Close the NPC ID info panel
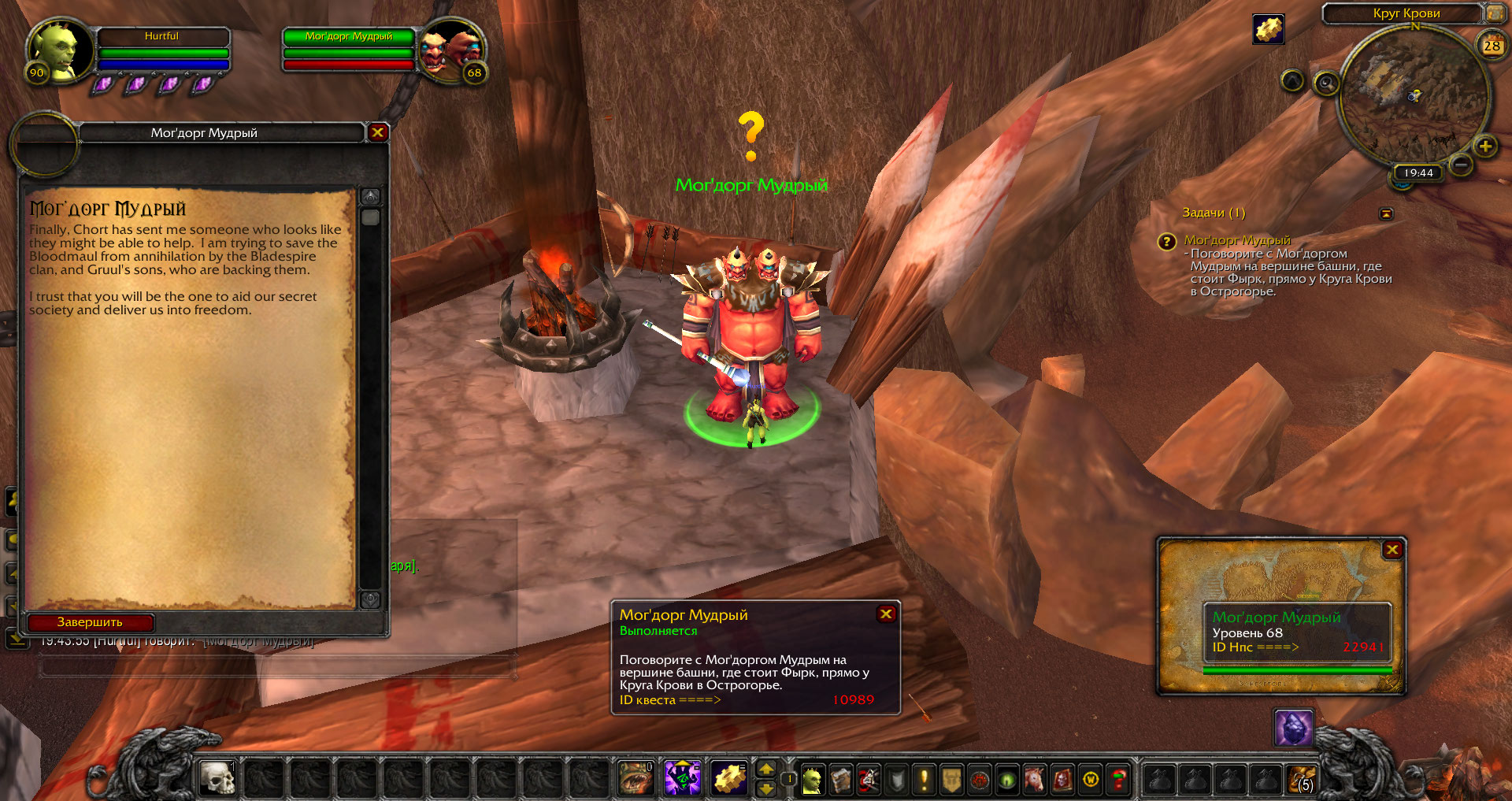The image size is (1512, 801). click(1392, 550)
